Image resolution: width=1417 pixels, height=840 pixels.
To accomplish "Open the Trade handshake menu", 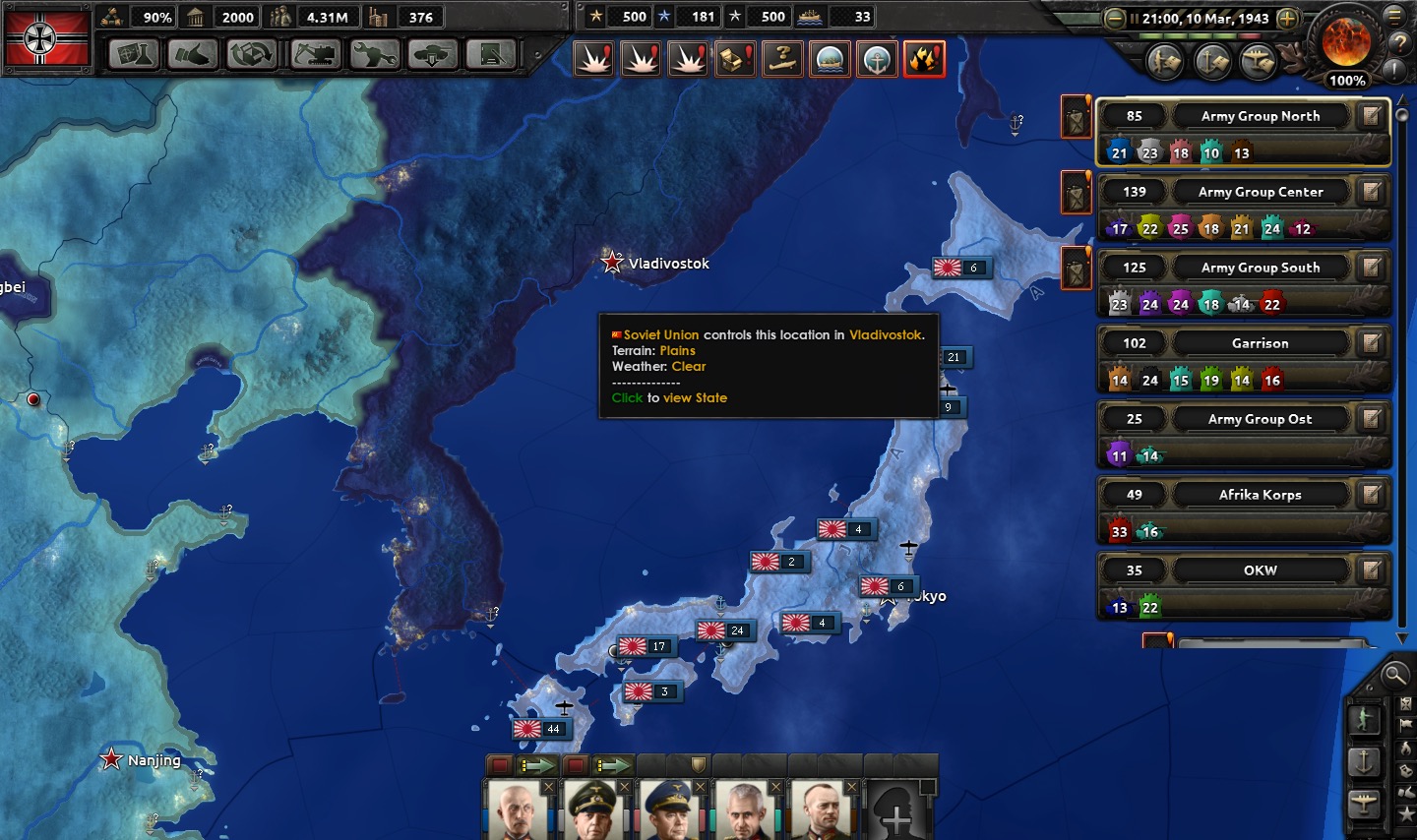I will 191,54.
